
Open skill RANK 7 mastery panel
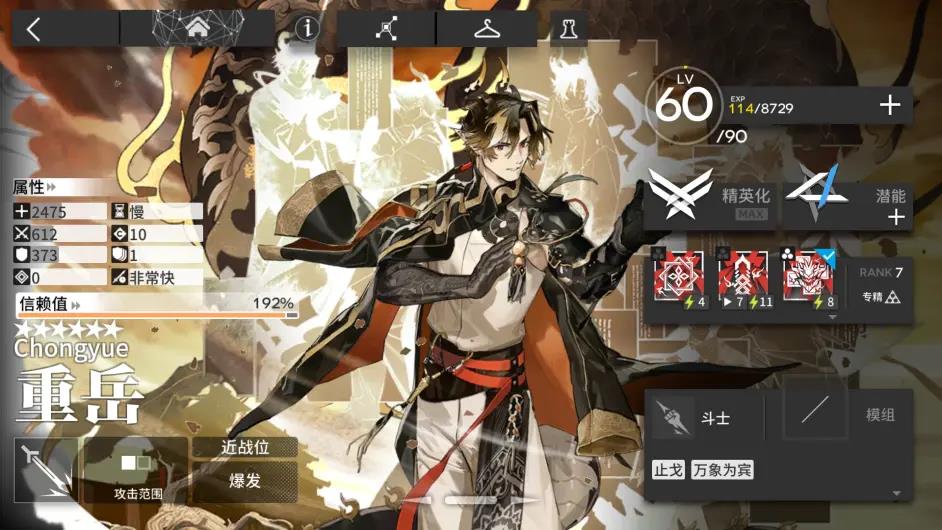[880, 285]
